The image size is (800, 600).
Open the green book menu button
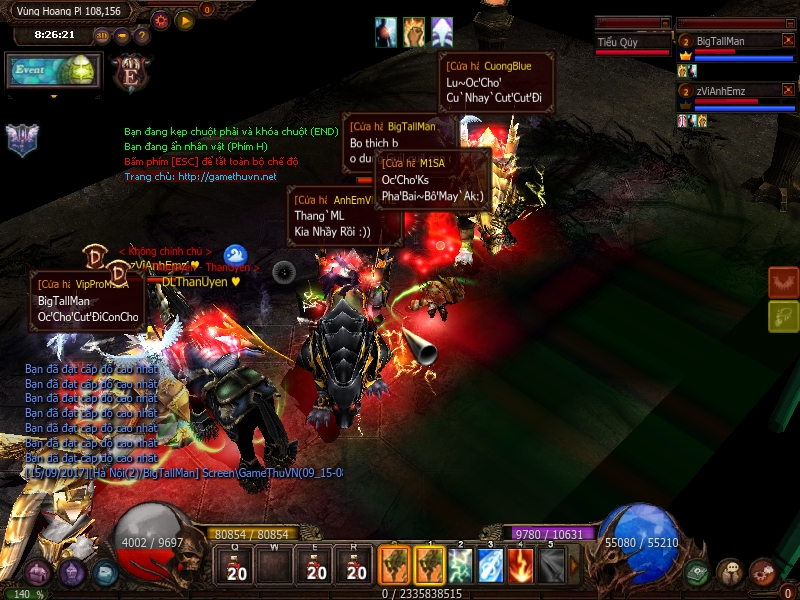click(x=697, y=572)
